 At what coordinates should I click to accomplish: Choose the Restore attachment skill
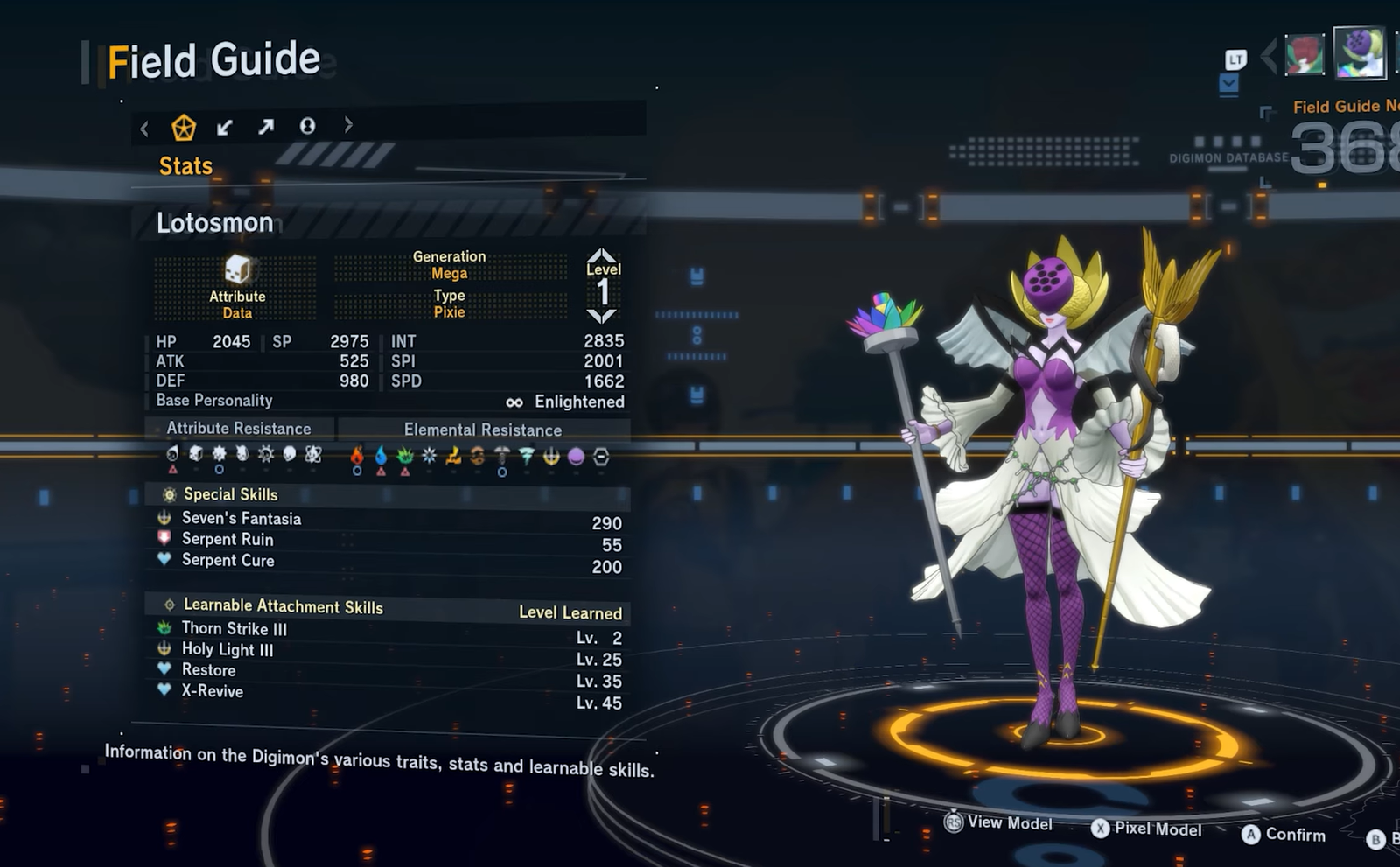click(x=208, y=670)
